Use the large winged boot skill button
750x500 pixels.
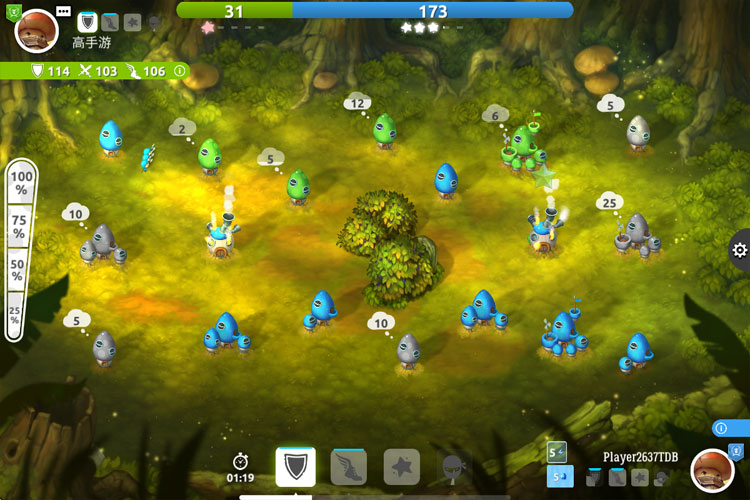(349, 466)
